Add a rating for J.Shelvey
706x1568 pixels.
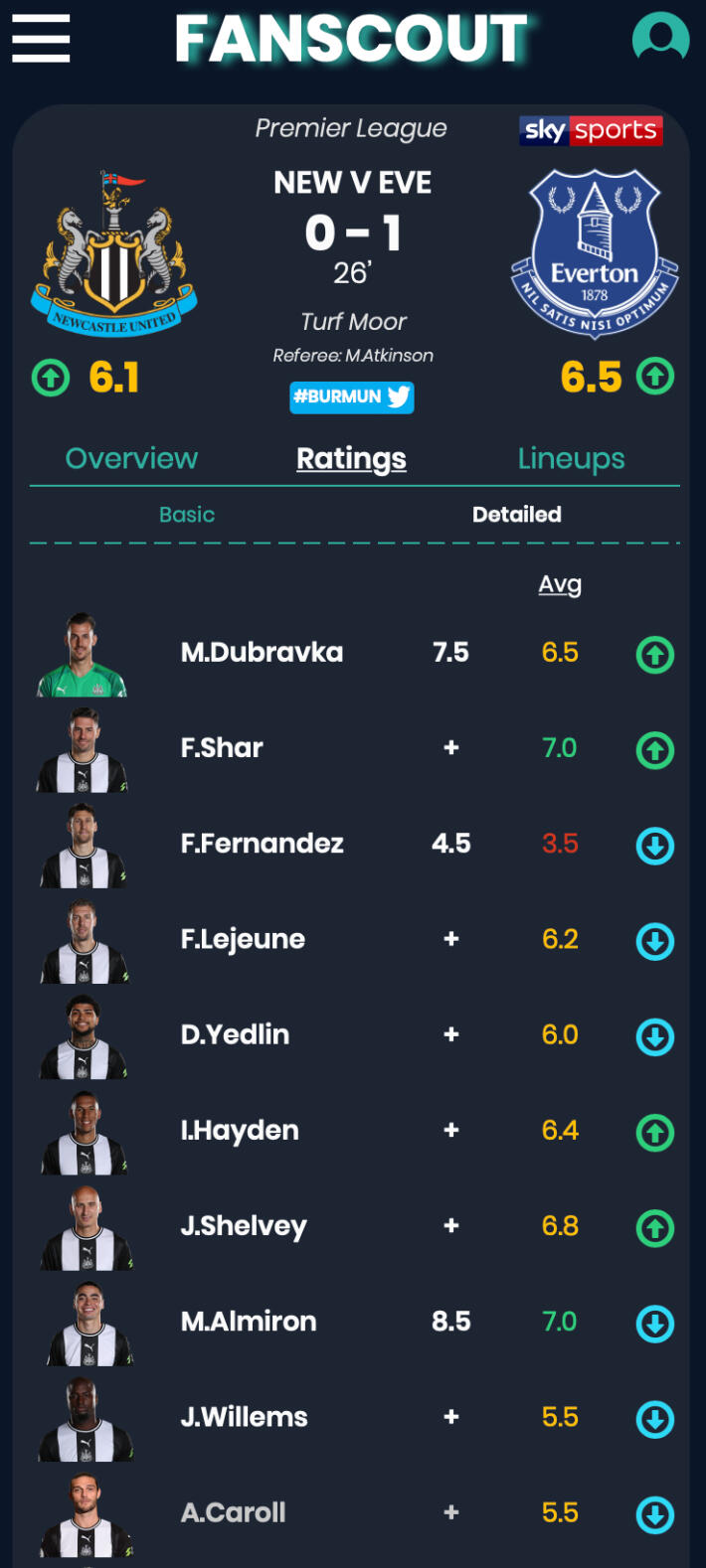pyautogui.click(x=451, y=1226)
